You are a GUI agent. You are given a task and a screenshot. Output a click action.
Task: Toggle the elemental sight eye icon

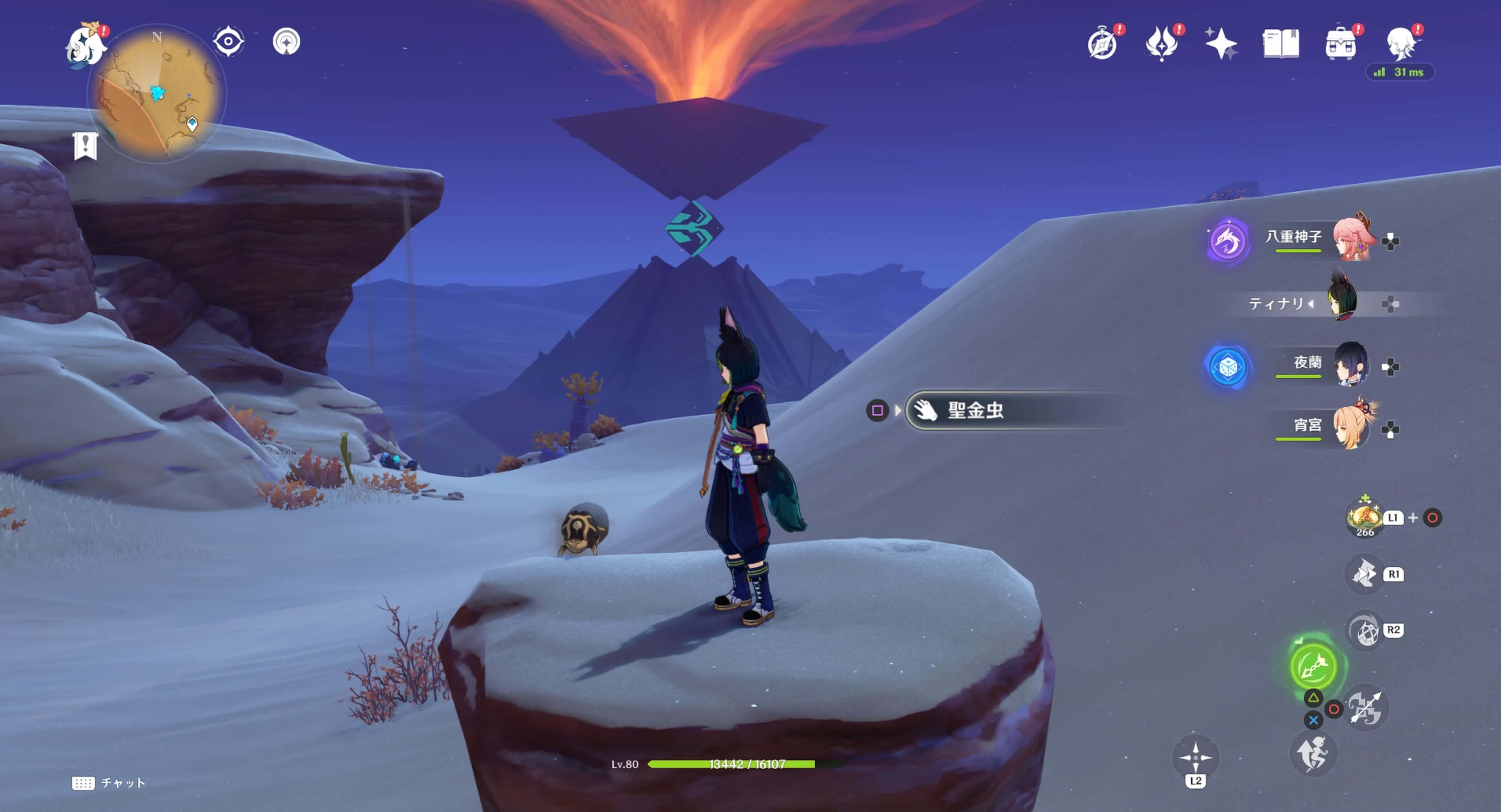[228, 42]
